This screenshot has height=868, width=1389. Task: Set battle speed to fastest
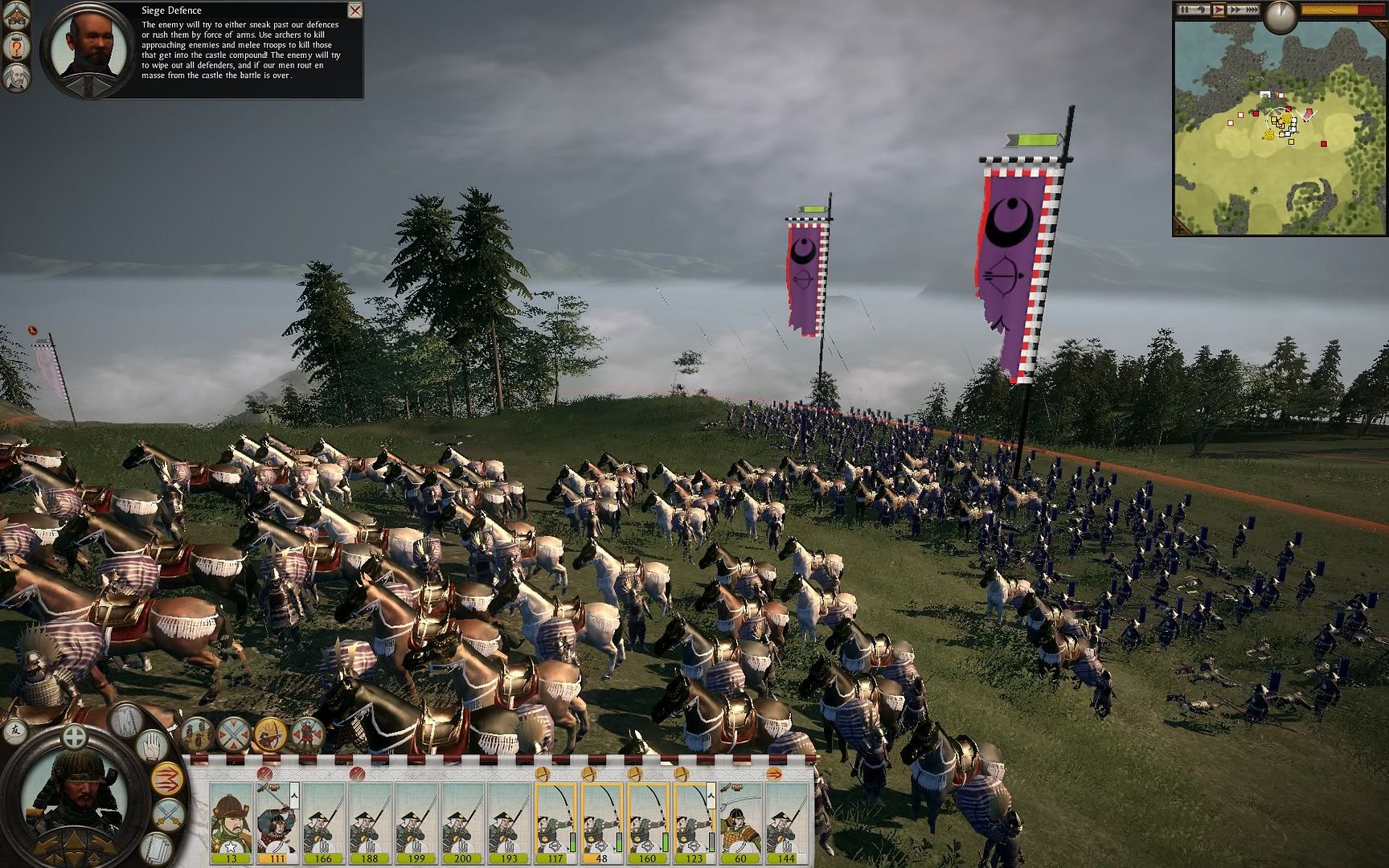click(1251, 10)
